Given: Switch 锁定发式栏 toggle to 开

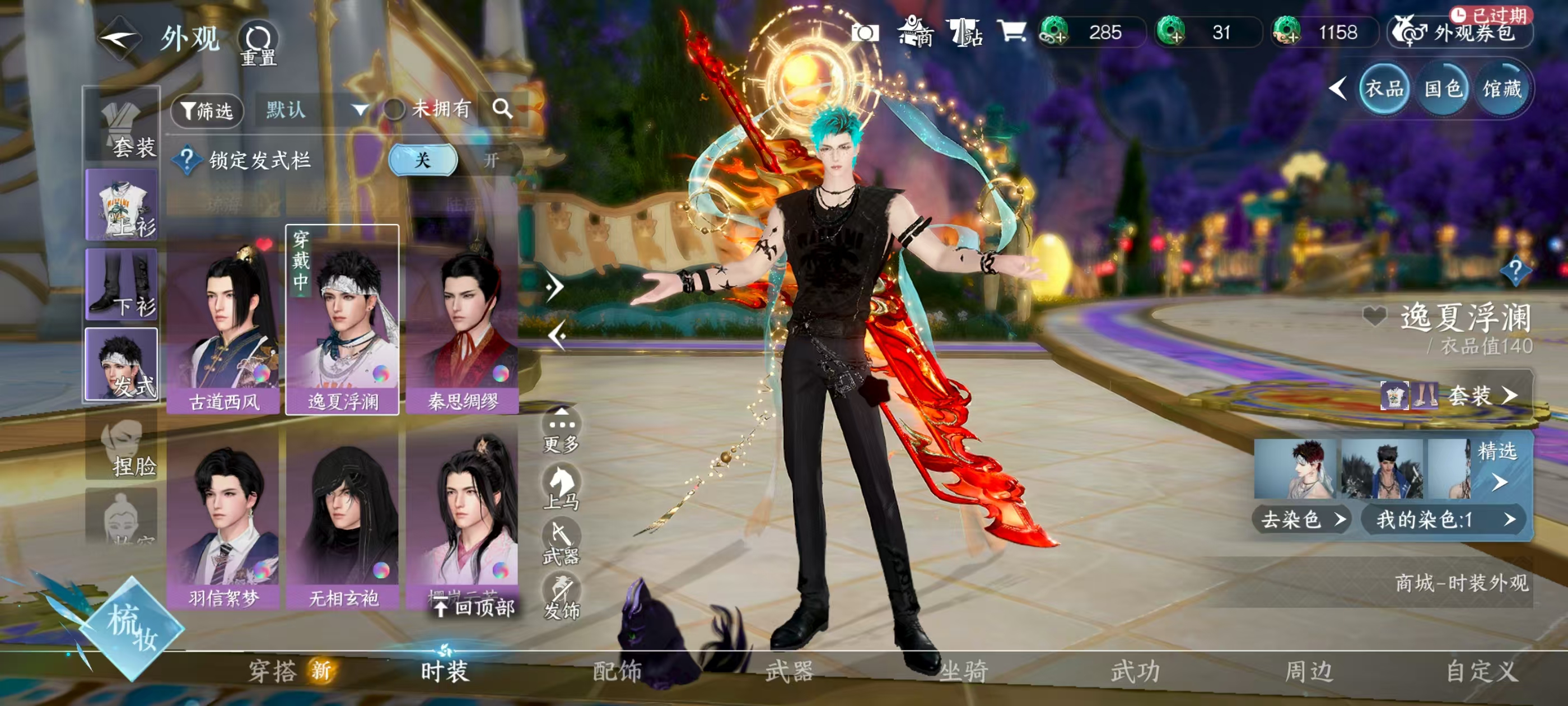Looking at the screenshot, I should [x=491, y=160].
